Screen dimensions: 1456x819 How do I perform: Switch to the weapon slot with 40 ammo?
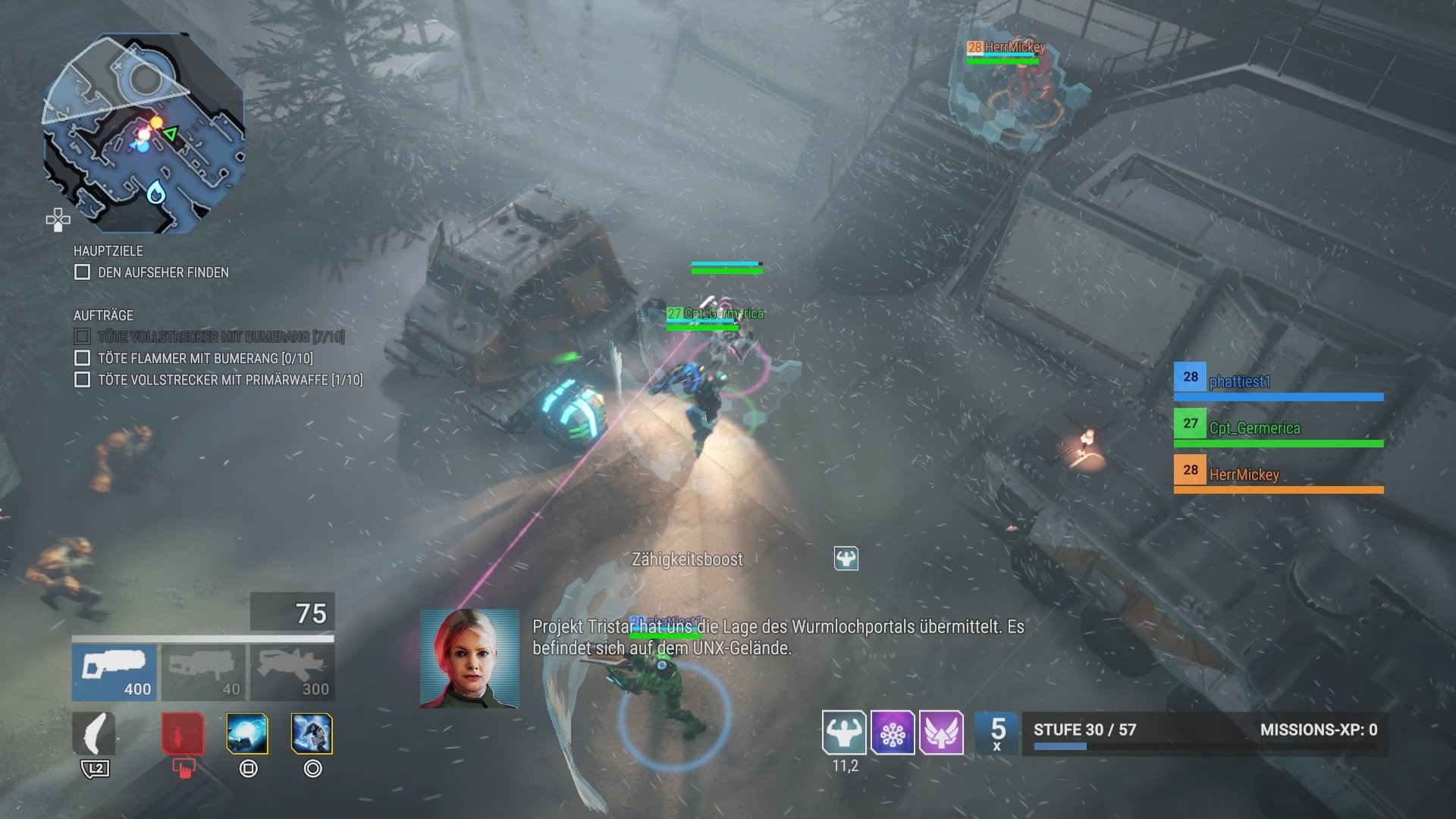pos(202,673)
